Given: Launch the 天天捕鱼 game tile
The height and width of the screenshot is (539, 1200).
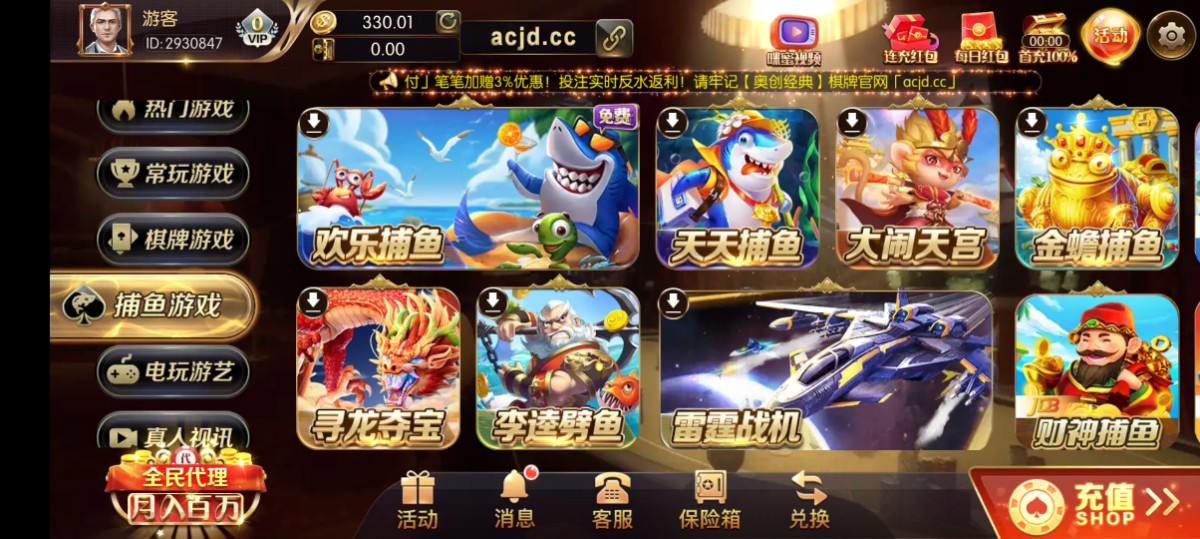Looking at the screenshot, I should 737,189.
